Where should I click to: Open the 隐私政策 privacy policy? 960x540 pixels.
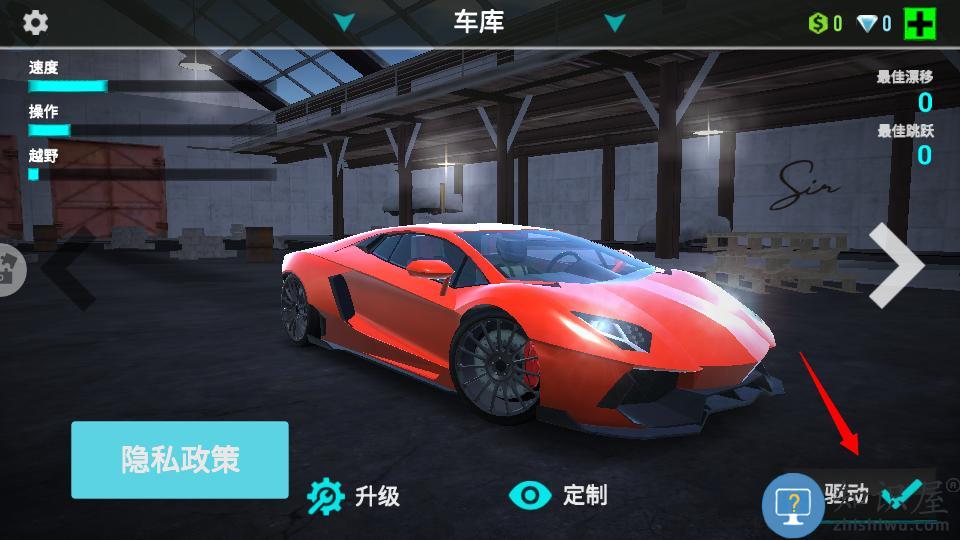click(x=180, y=460)
